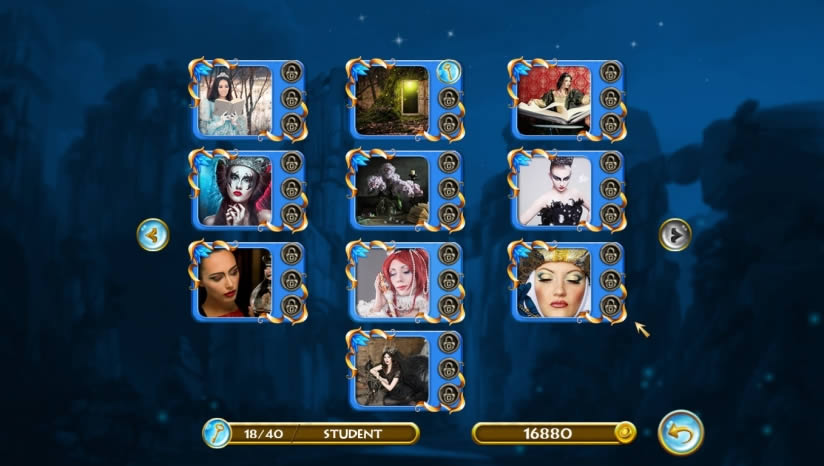This screenshot has height=466, width=824.
Task: Click the blue return arrow button
Action: coord(681,432)
